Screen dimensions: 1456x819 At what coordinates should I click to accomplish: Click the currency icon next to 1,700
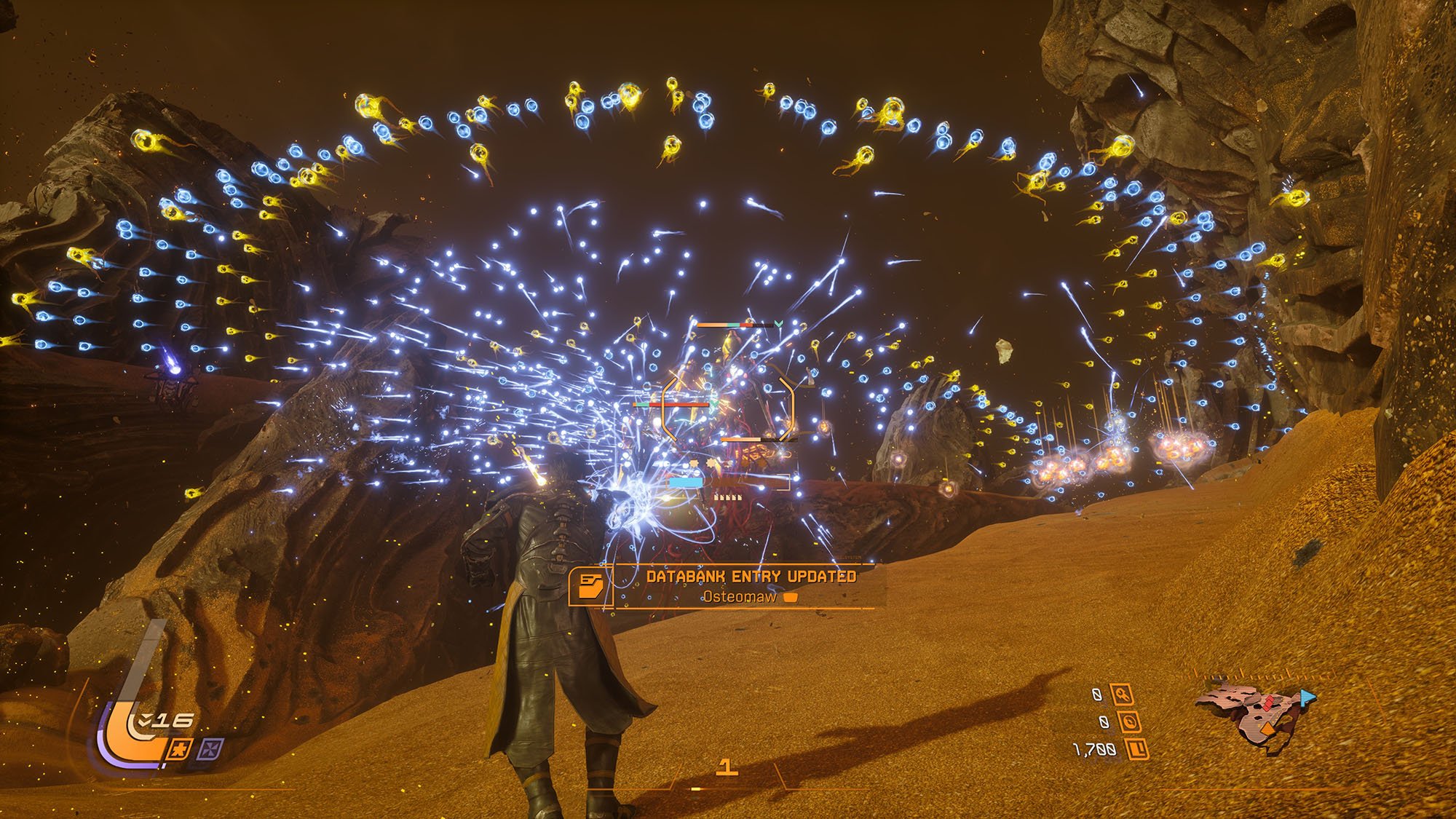pyautogui.click(x=1136, y=748)
